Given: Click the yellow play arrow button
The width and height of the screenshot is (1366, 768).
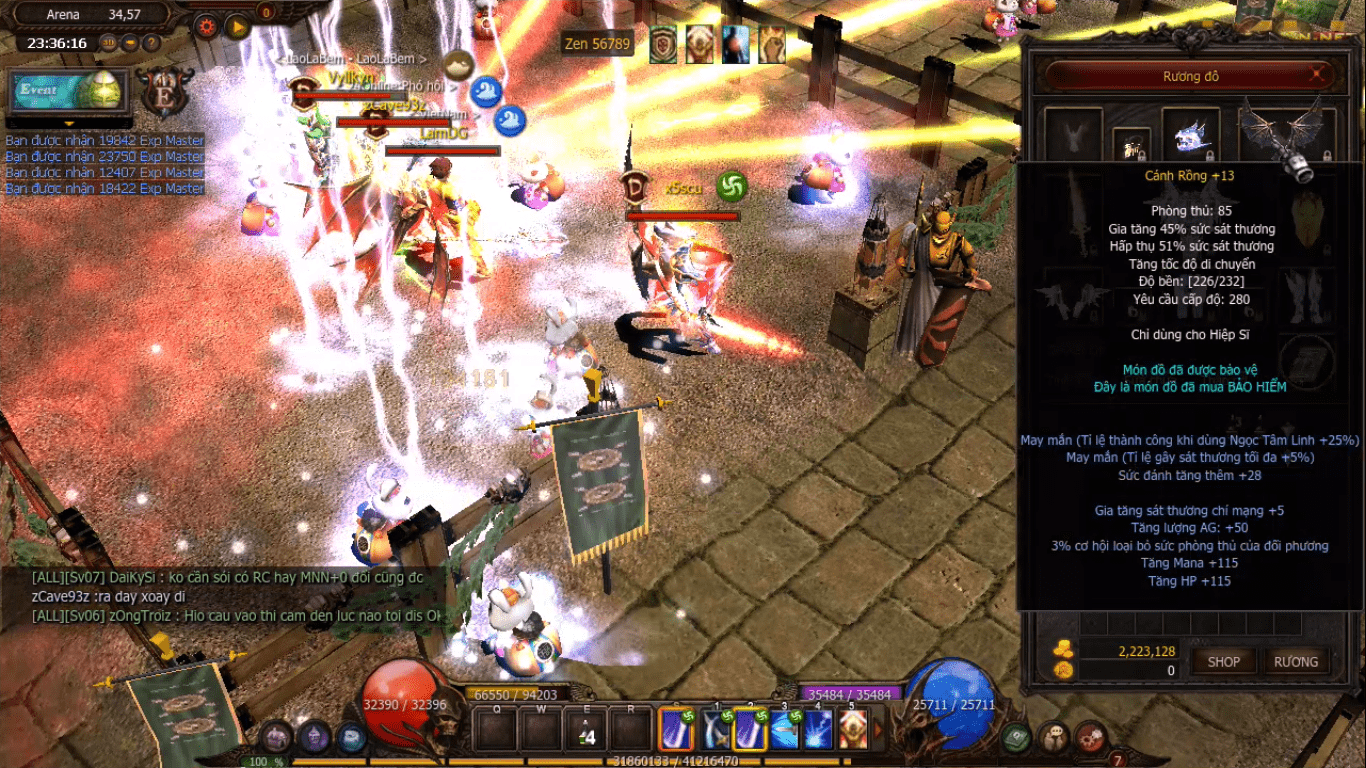Looking at the screenshot, I should click(238, 27).
